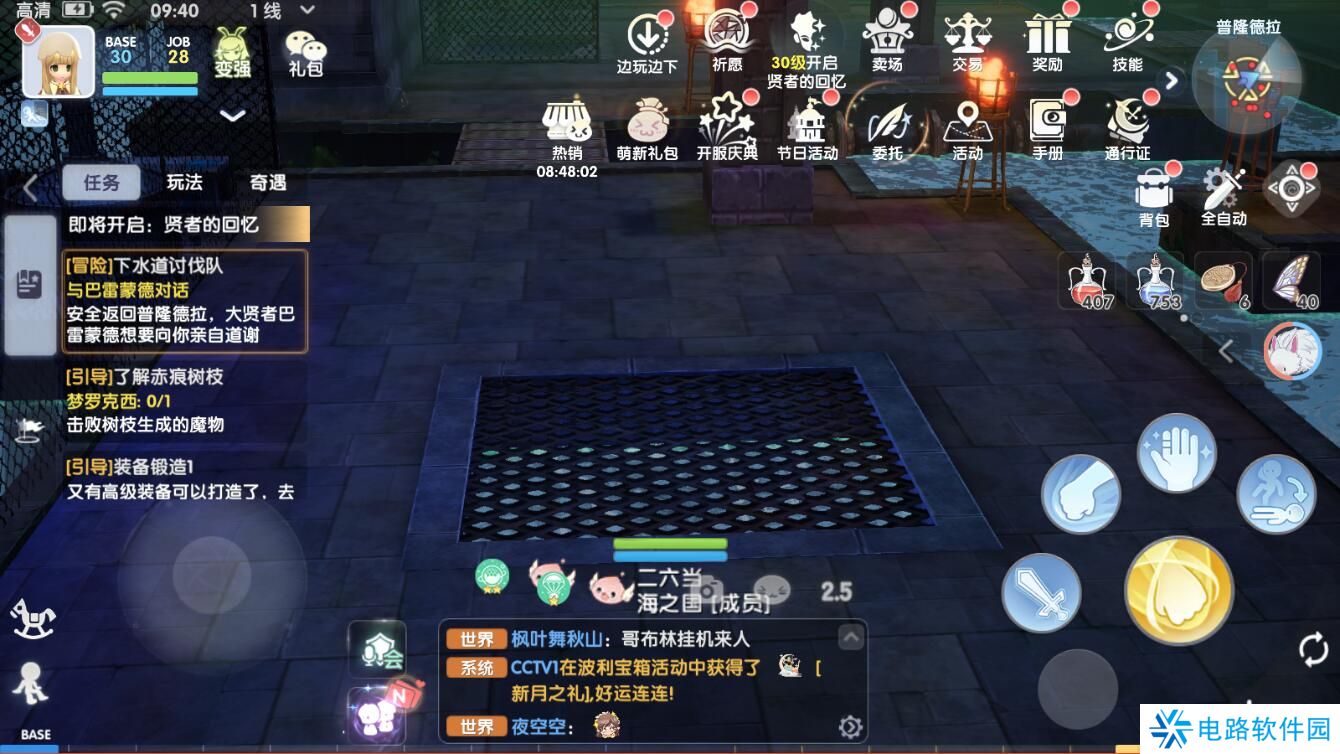This screenshot has height=754, width=1340.
Task: Open the 交易 trading icon
Action: (968, 45)
